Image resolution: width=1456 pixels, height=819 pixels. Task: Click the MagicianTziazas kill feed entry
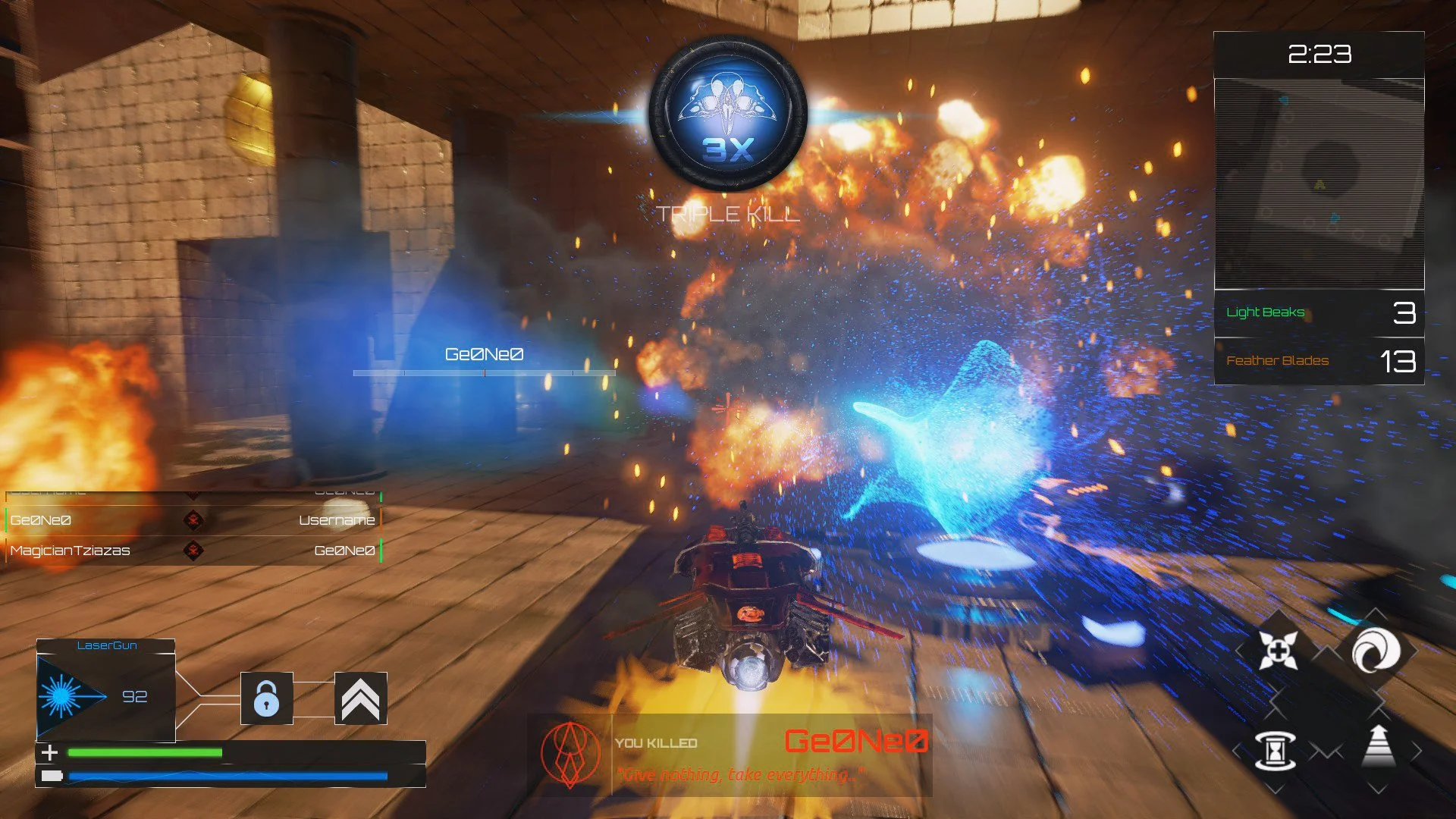coord(193,551)
